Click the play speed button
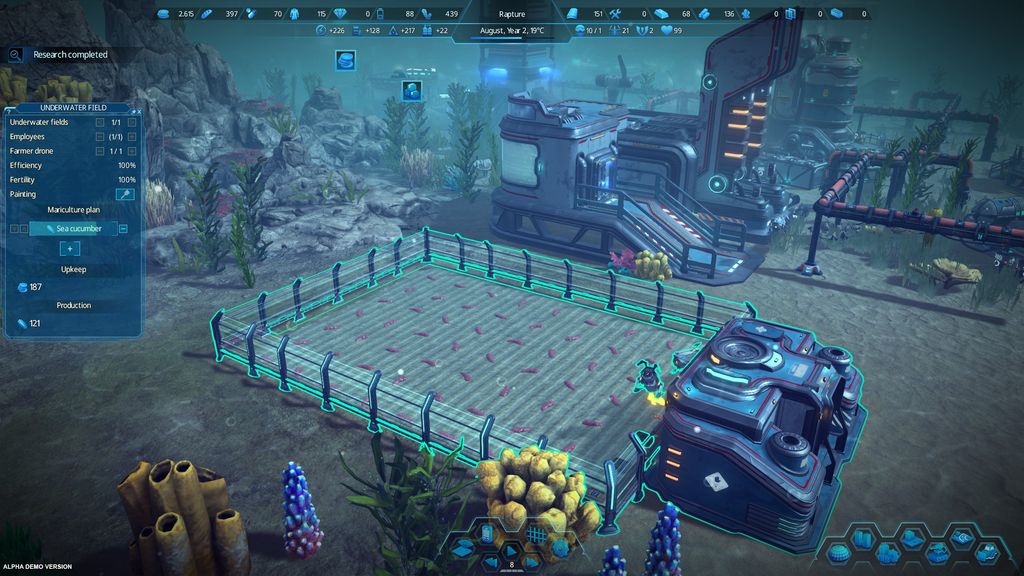Viewport: 1024px width, 576px height. click(511, 549)
